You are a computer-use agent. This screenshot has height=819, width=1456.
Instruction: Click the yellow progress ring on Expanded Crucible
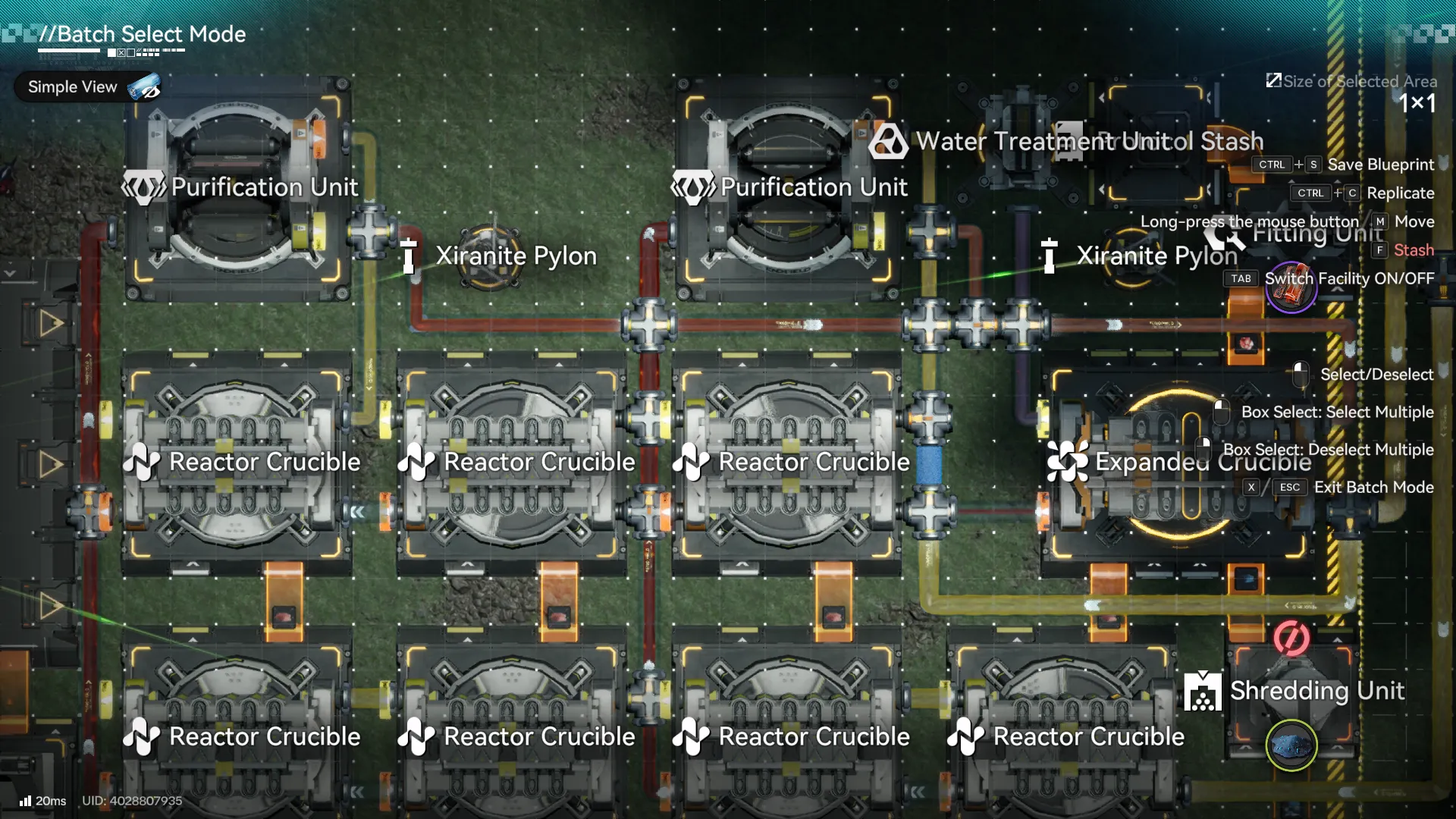coord(1179,461)
